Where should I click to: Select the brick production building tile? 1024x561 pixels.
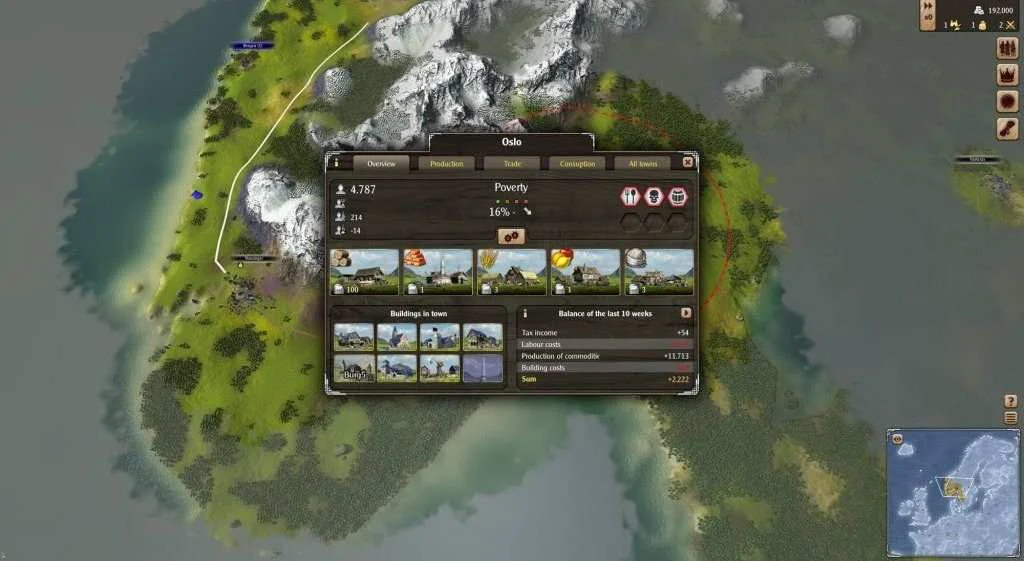tap(437, 272)
